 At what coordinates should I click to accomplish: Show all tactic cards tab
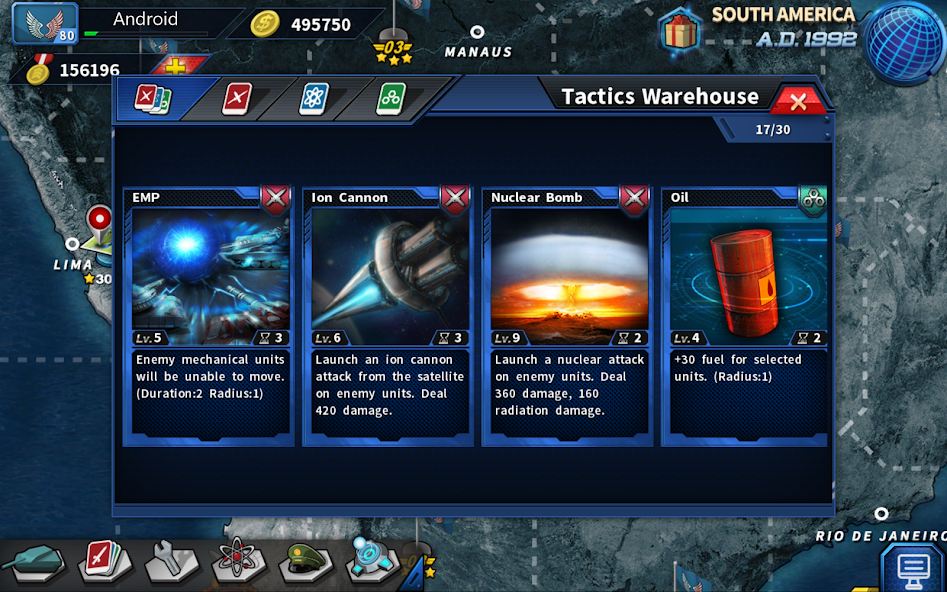(153, 99)
